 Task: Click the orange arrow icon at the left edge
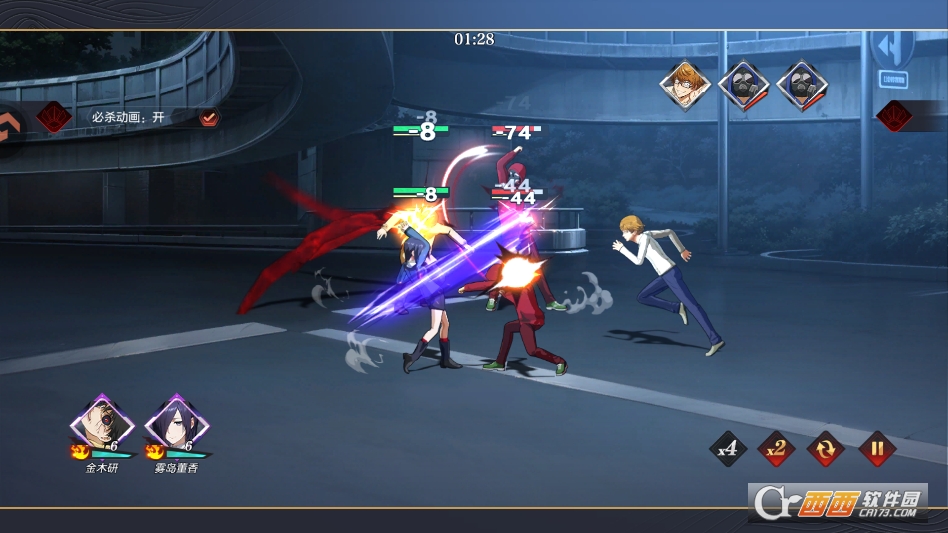pyautogui.click(x=11, y=124)
